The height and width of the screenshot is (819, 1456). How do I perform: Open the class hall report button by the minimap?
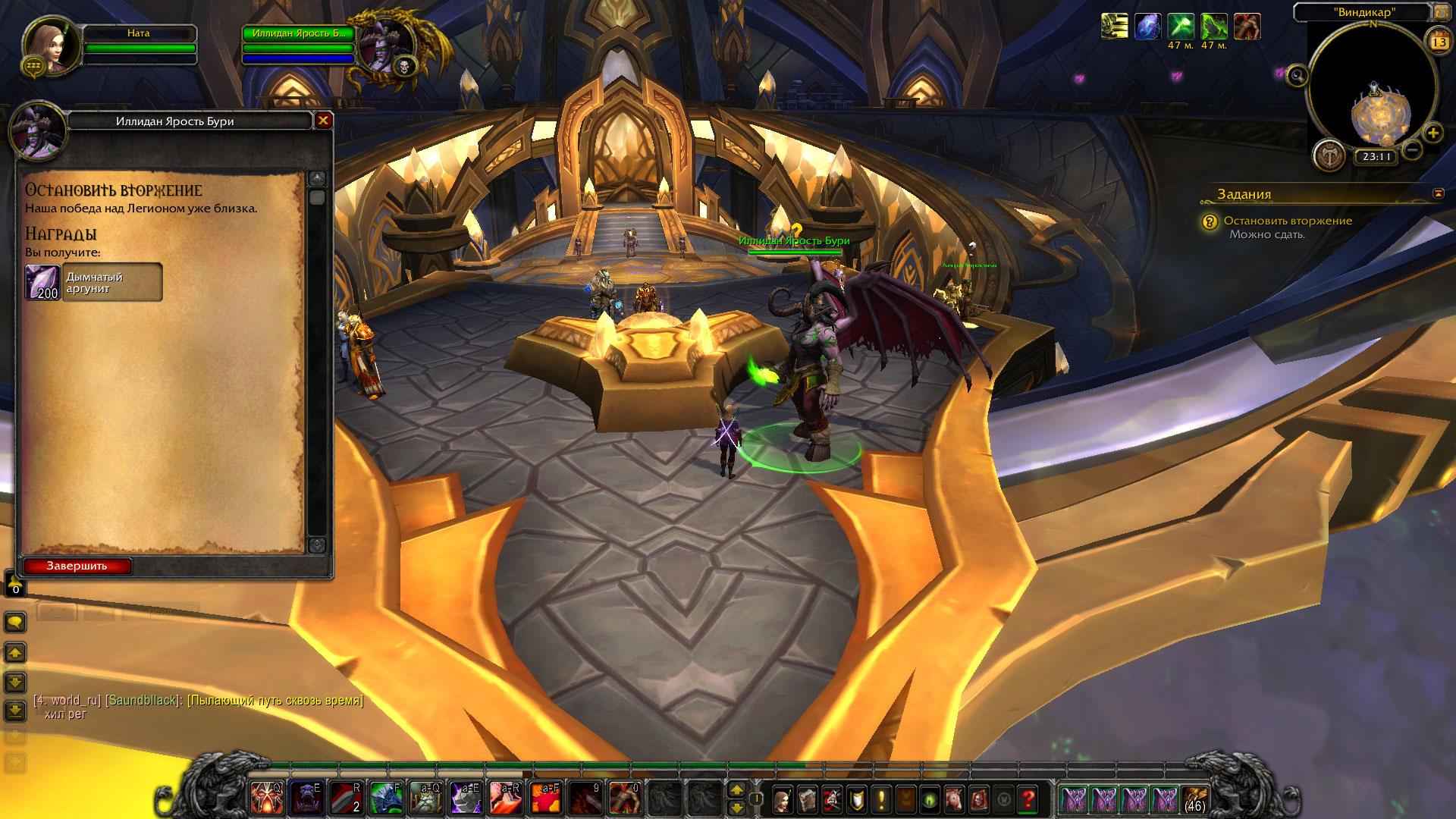point(1329,155)
